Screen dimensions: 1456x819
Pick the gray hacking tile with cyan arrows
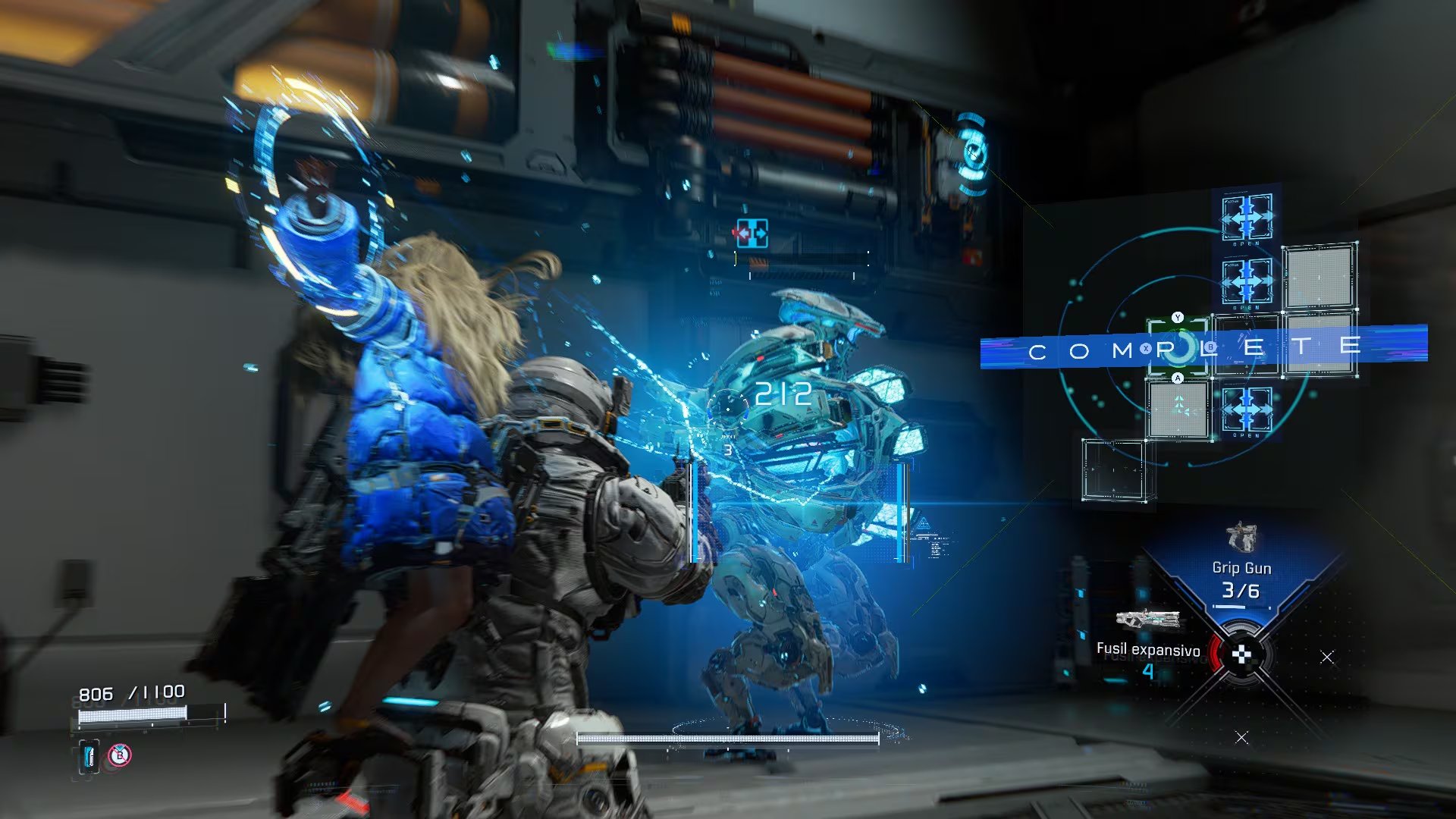coord(1177,409)
